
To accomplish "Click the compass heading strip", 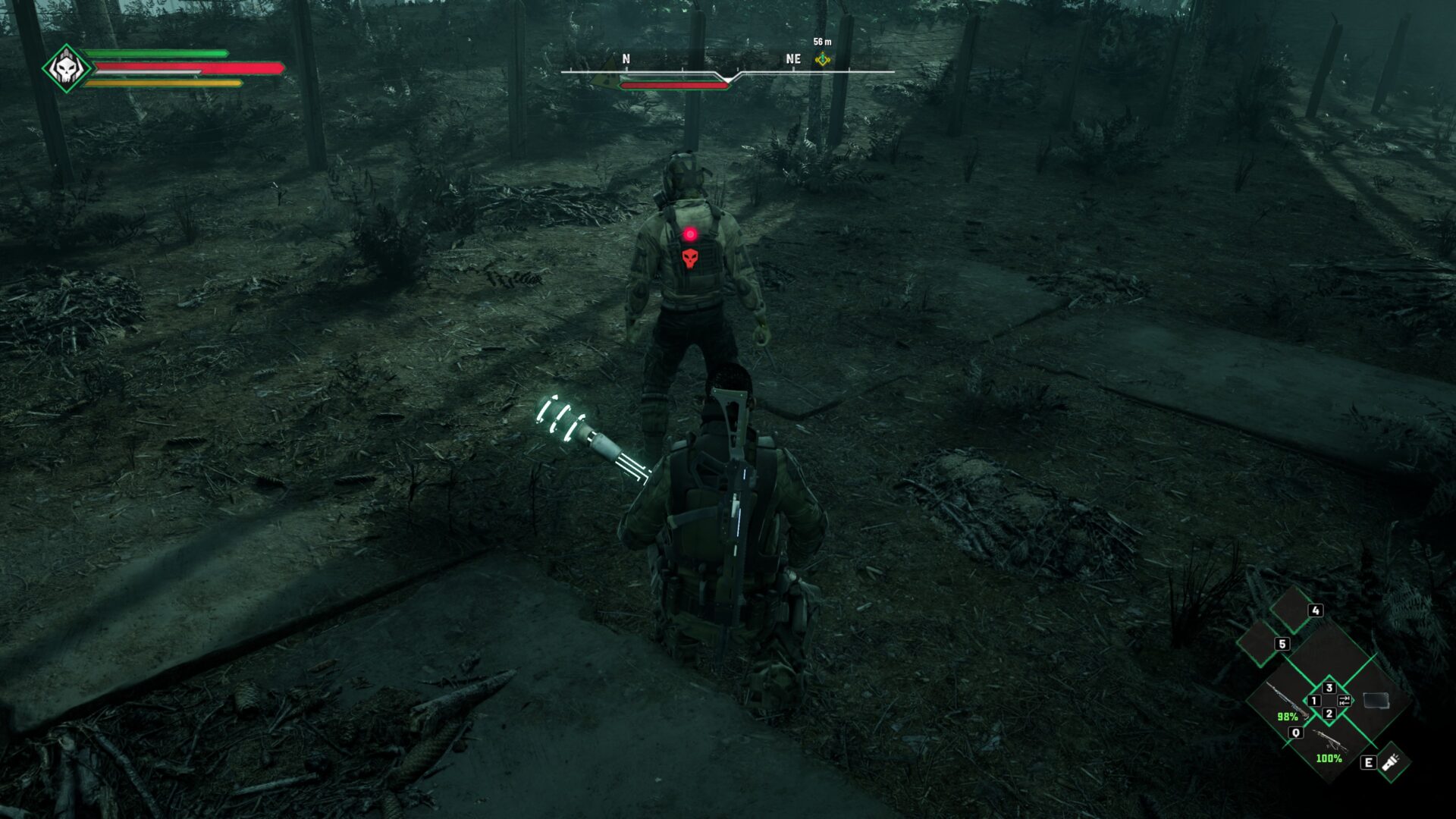I will click(726, 72).
